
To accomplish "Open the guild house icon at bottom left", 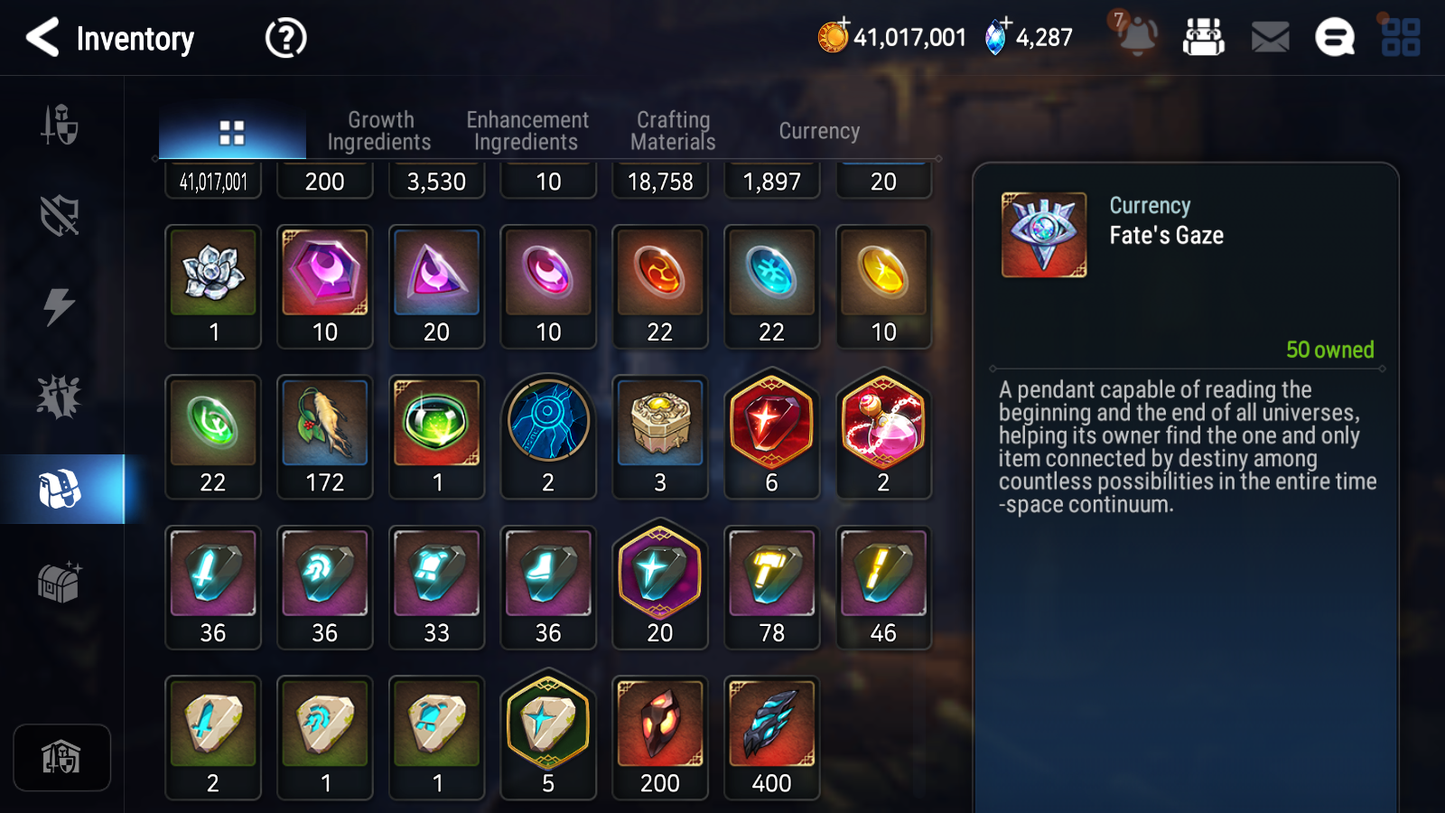I will coord(62,758).
